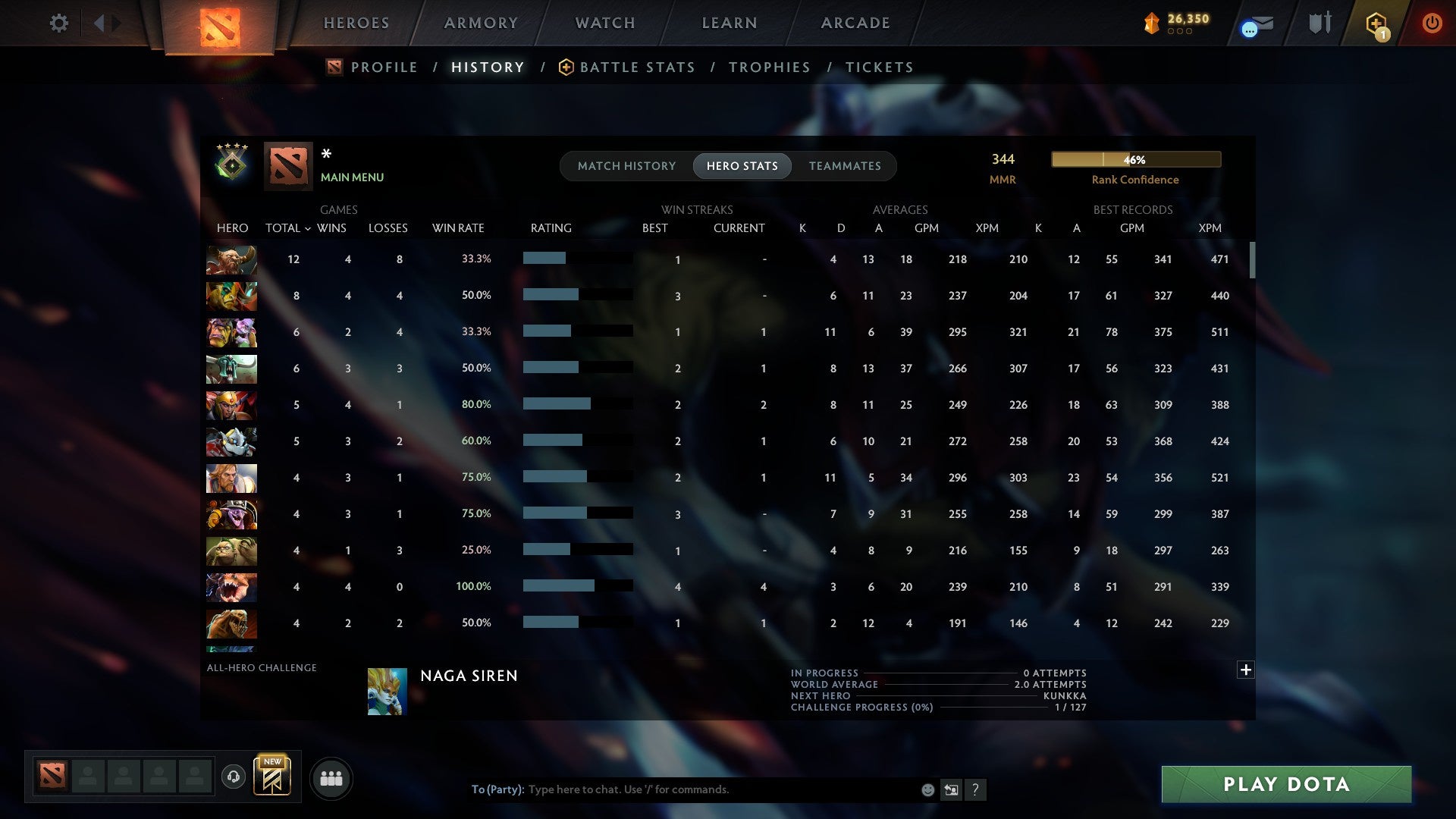Open the notifications envelope icon
The width and height of the screenshot is (1456, 819).
[1254, 23]
